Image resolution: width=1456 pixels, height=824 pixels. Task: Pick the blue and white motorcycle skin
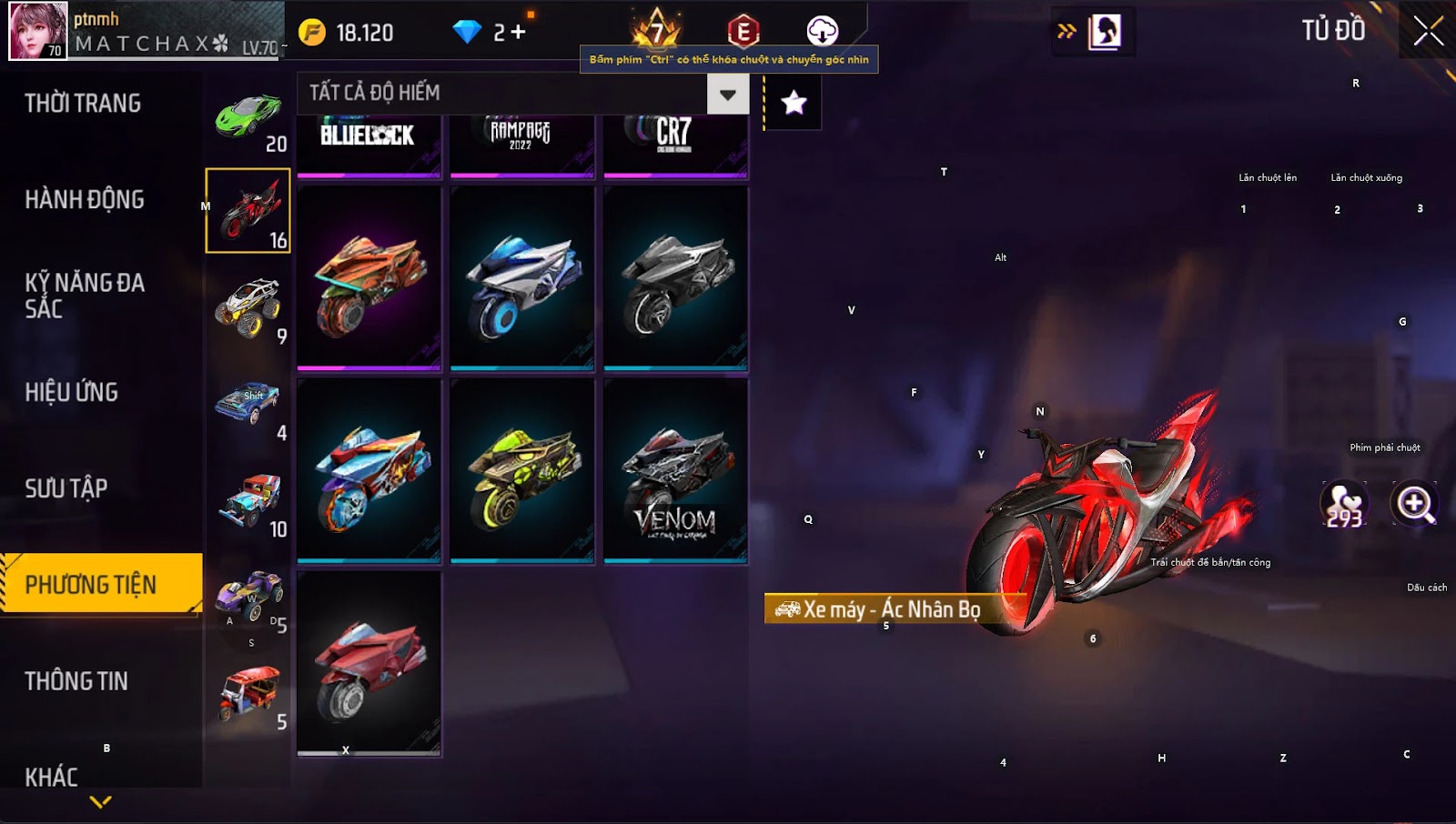522,279
